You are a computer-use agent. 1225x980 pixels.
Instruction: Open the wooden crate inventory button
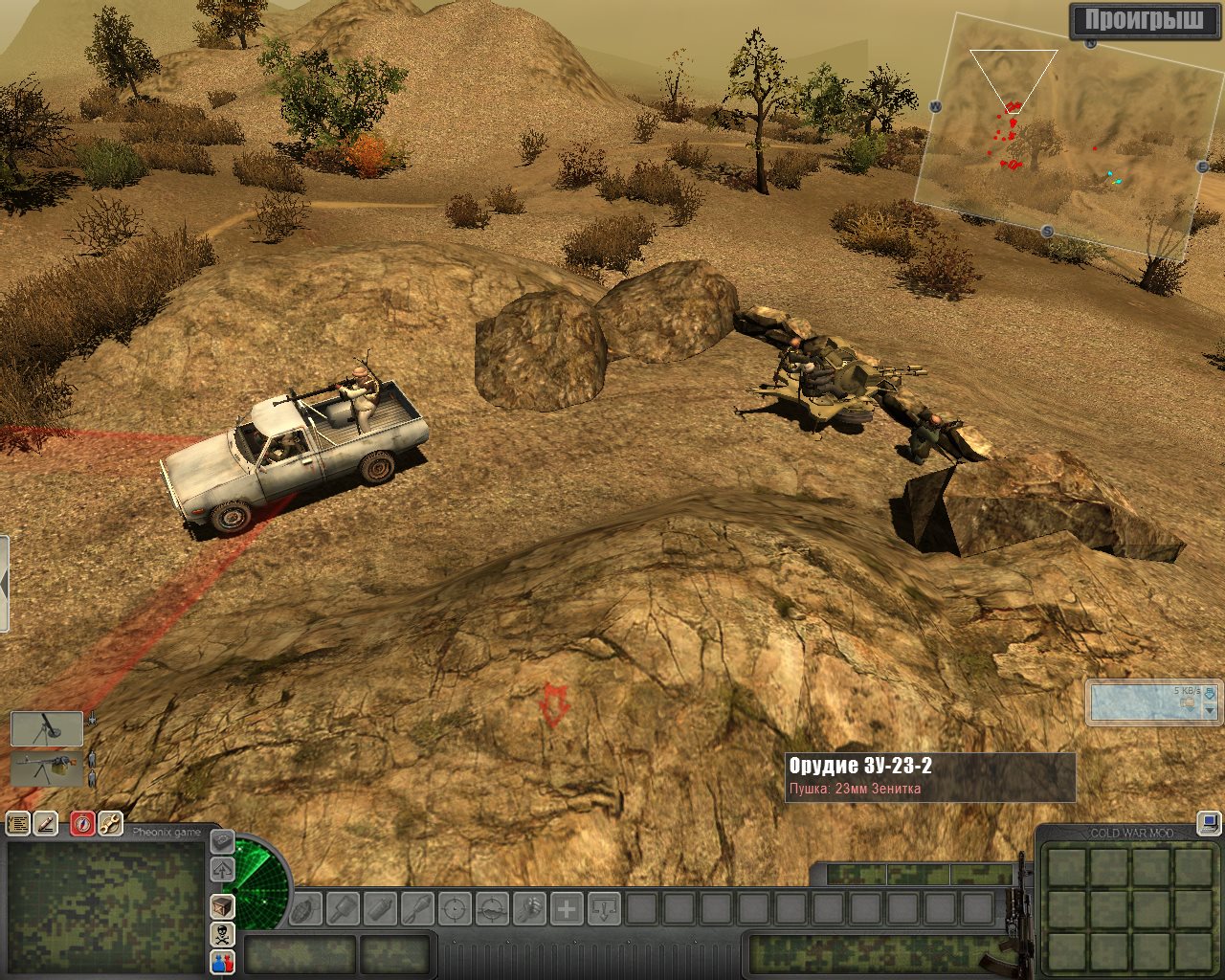(x=222, y=905)
